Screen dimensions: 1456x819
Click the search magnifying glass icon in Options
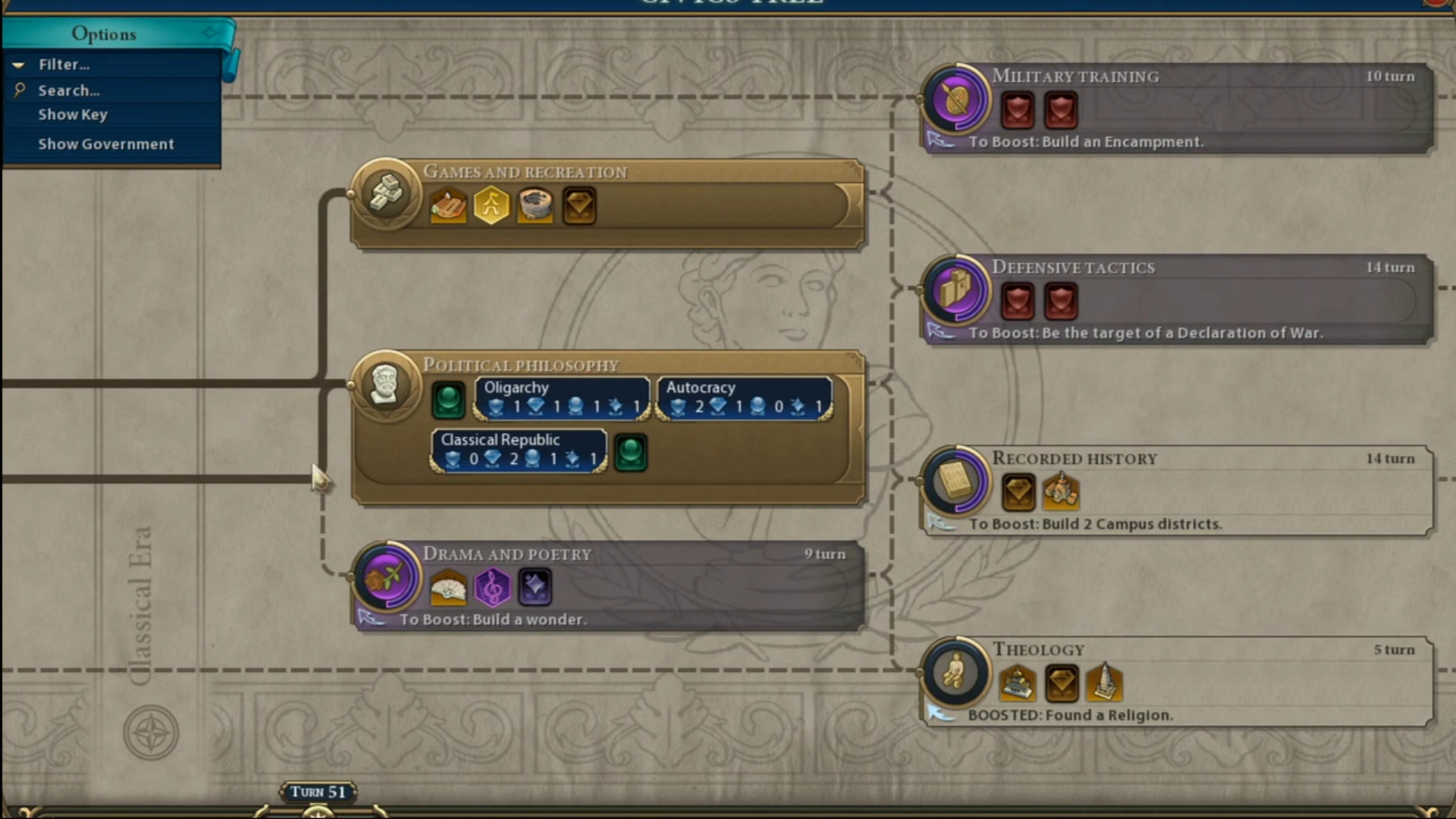(20, 90)
